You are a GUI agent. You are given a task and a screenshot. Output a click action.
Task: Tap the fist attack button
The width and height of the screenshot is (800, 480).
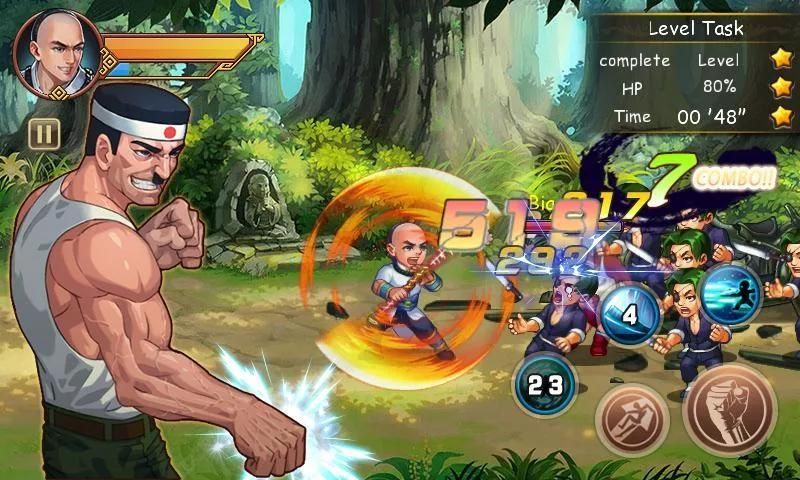click(730, 409)
